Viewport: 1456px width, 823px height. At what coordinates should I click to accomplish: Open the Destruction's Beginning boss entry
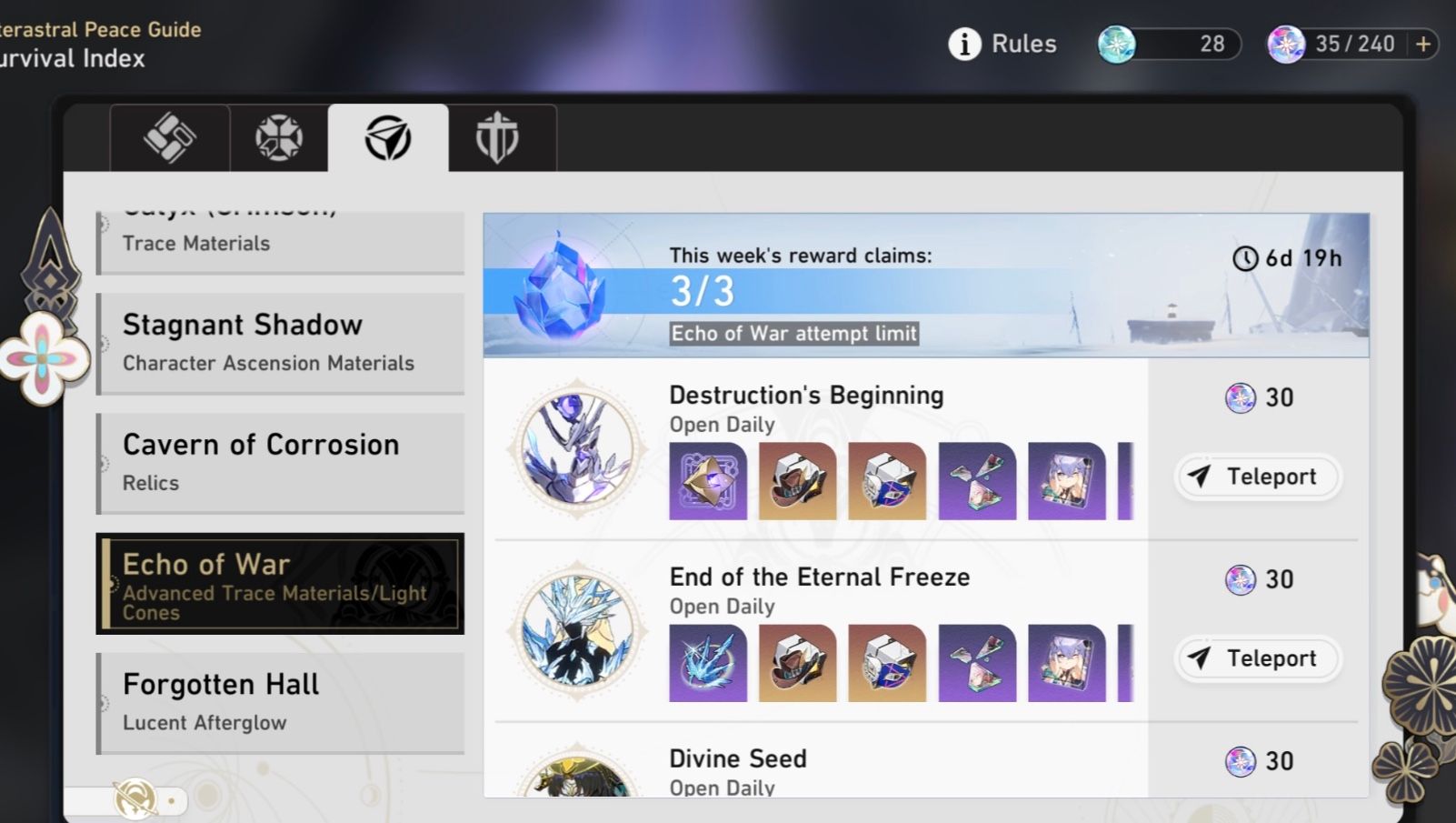point(807,395)
